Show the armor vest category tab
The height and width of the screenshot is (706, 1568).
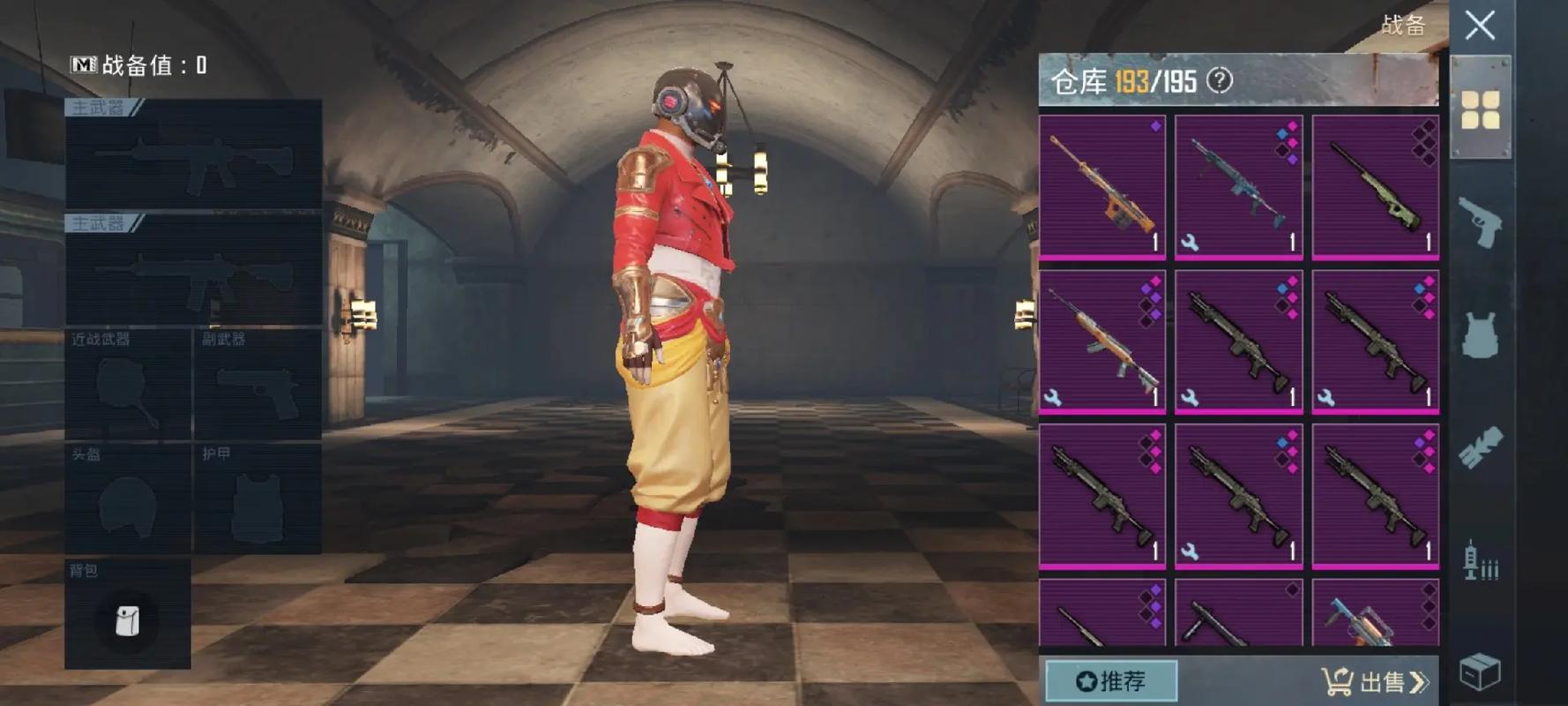tap(1480, 335)
